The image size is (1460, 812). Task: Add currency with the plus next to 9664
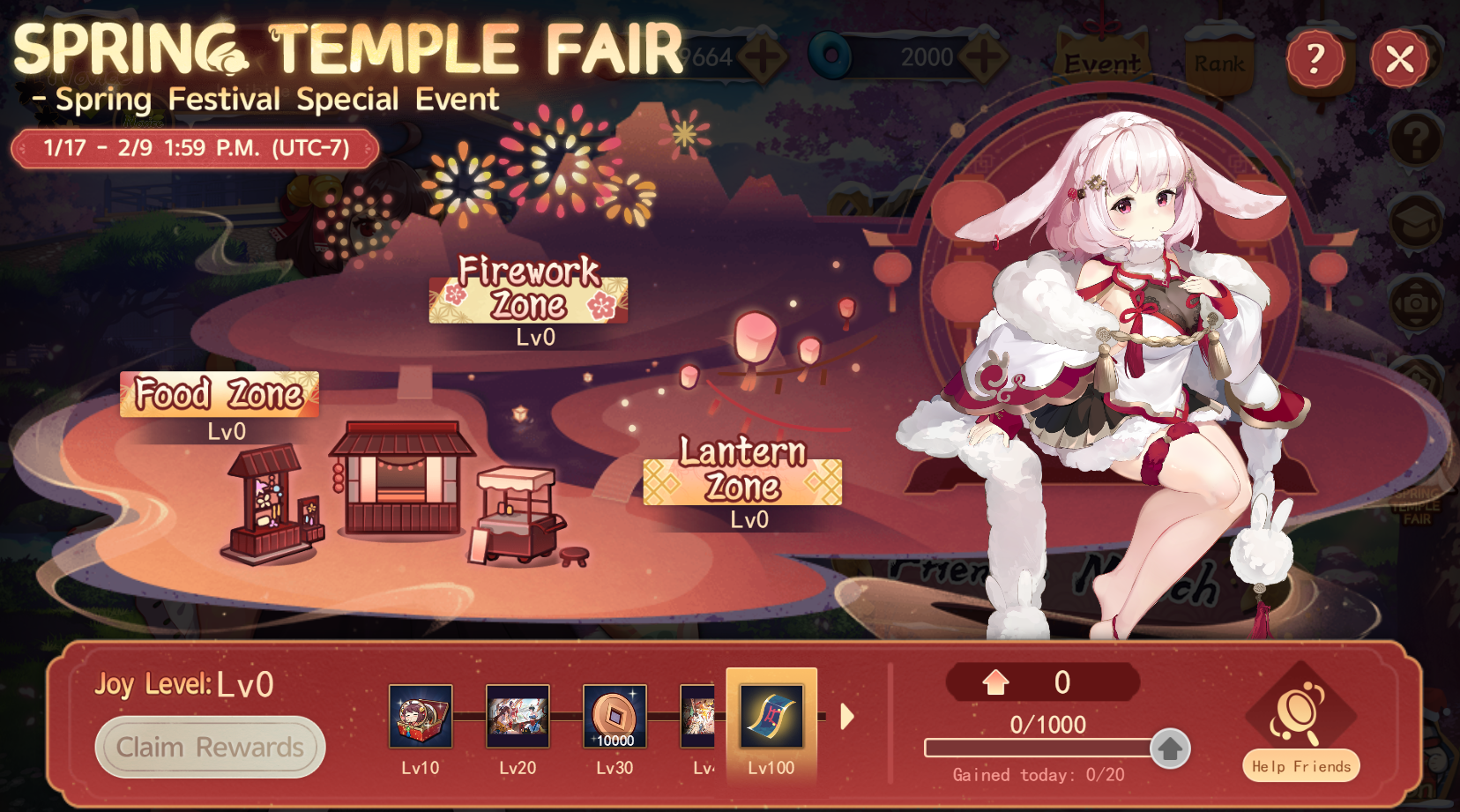click(764, 56)
